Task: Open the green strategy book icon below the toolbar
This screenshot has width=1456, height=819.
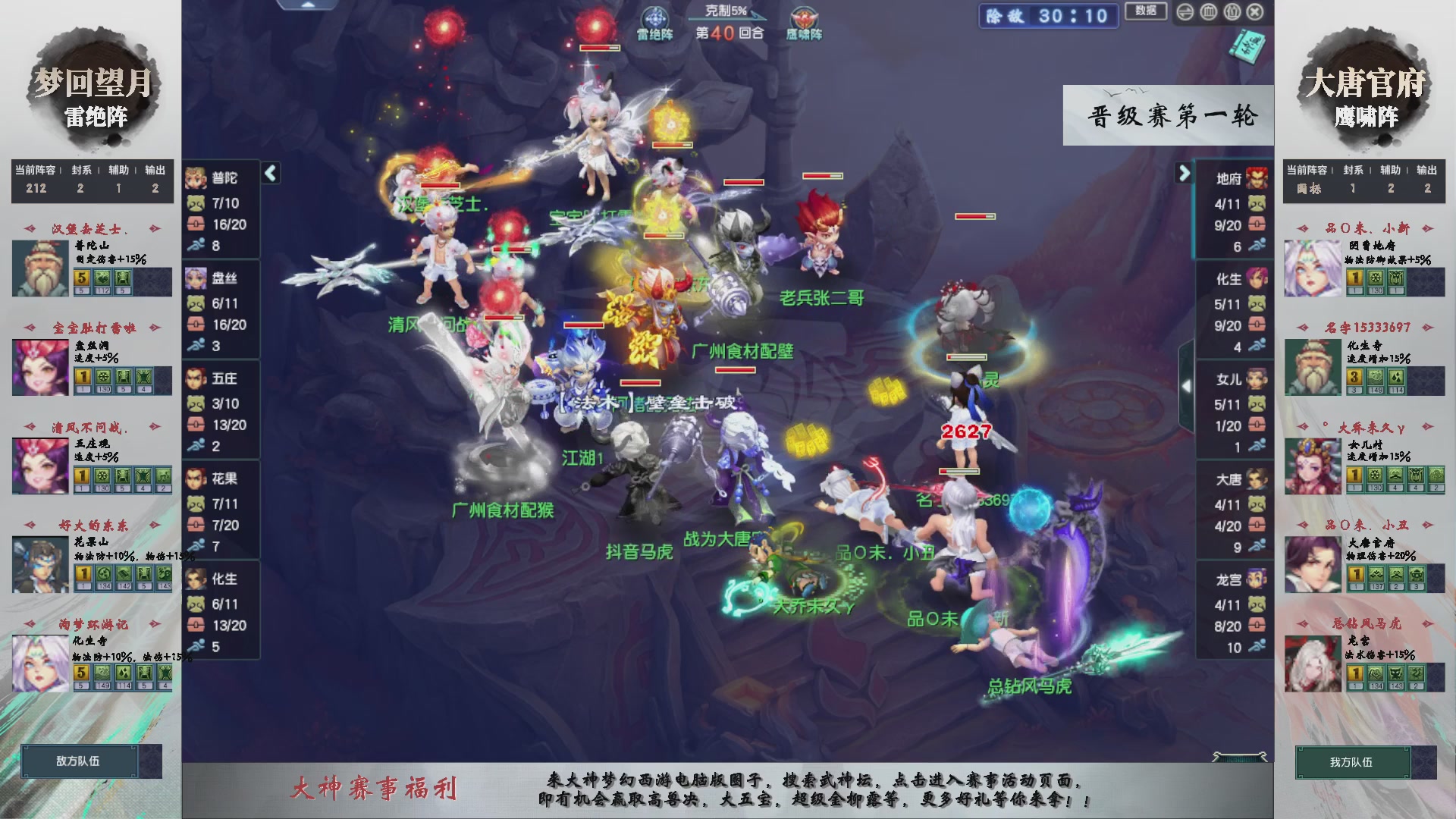Action: click(1250, 47)
